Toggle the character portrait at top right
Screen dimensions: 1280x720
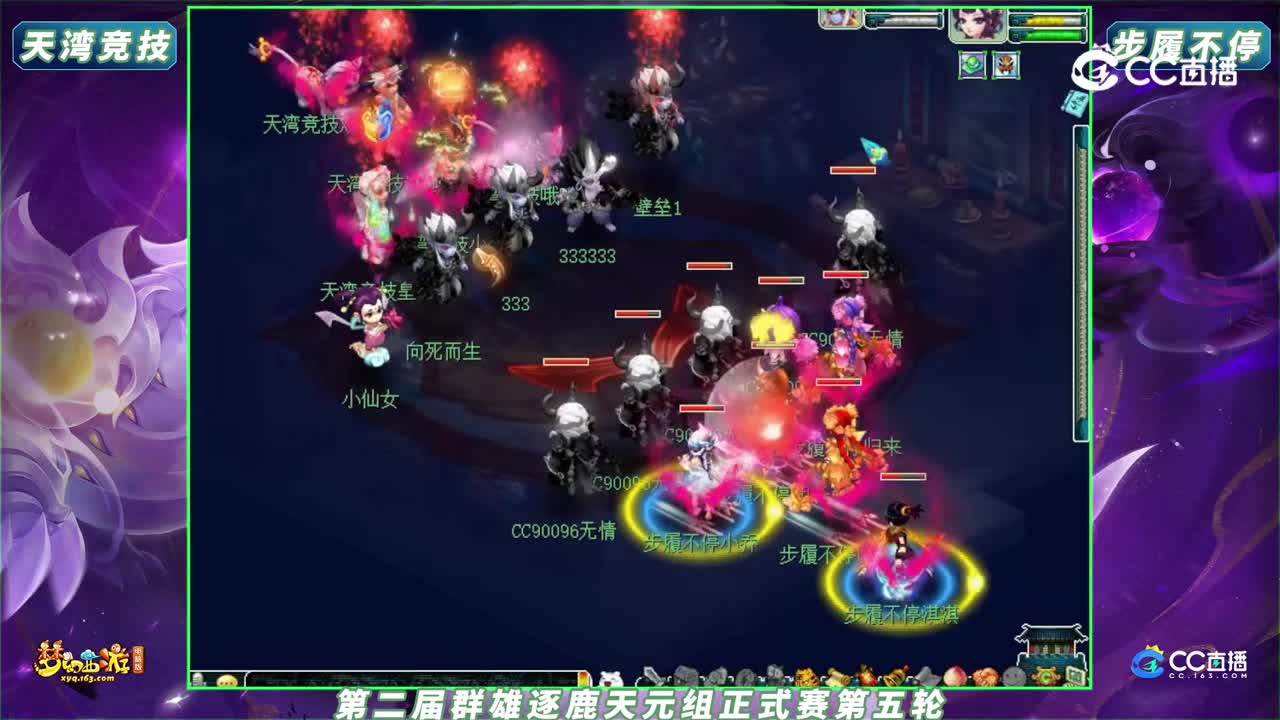[977, 26]
